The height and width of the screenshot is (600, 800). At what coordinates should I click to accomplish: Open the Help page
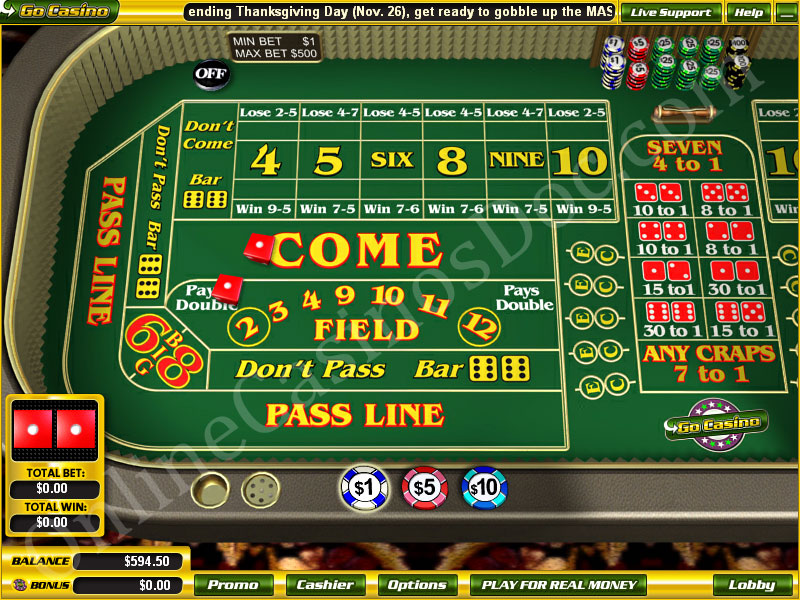coord(748,12)
